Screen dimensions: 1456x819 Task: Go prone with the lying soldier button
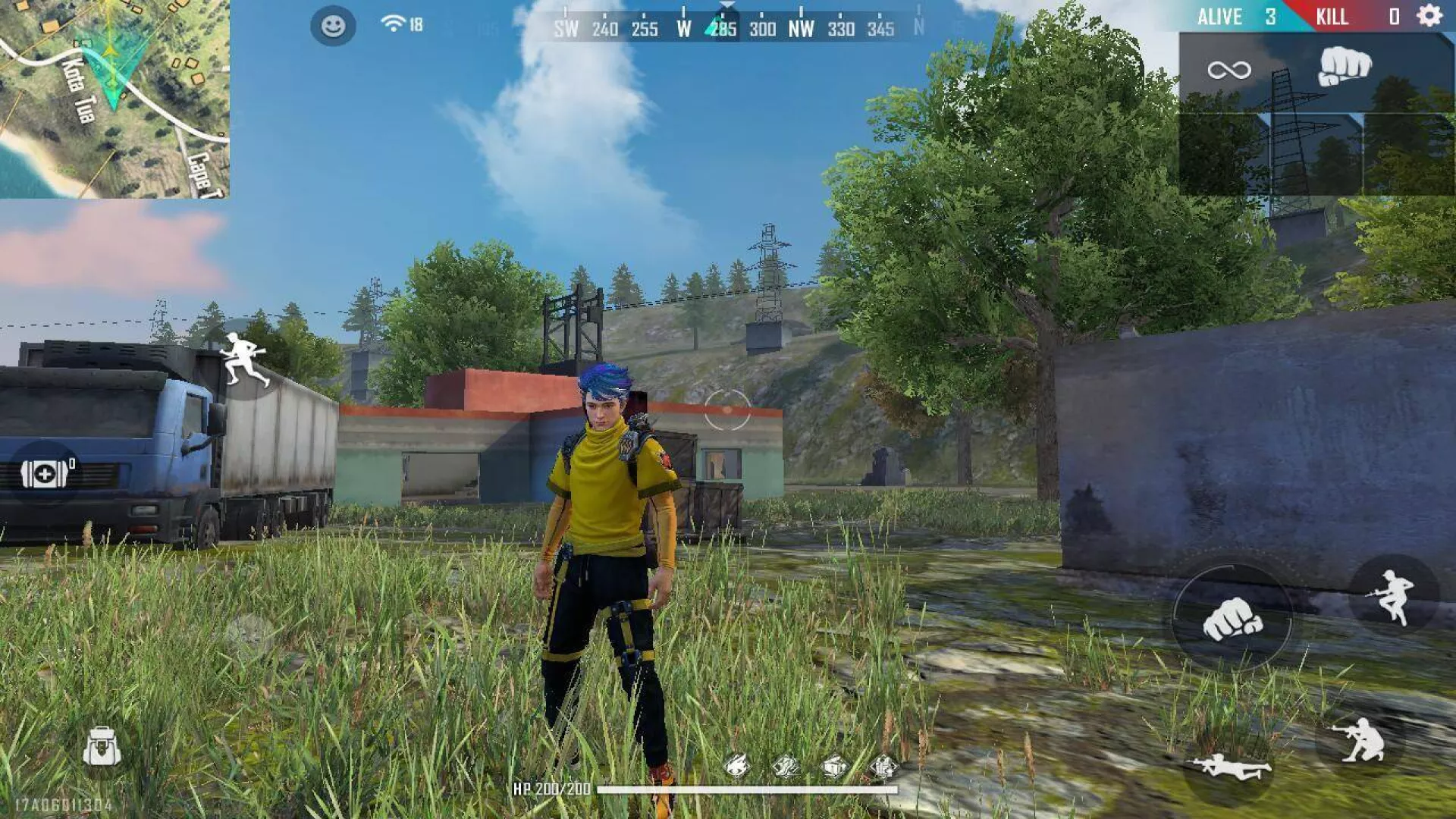pyautogui.click(x=1228, y=767)
